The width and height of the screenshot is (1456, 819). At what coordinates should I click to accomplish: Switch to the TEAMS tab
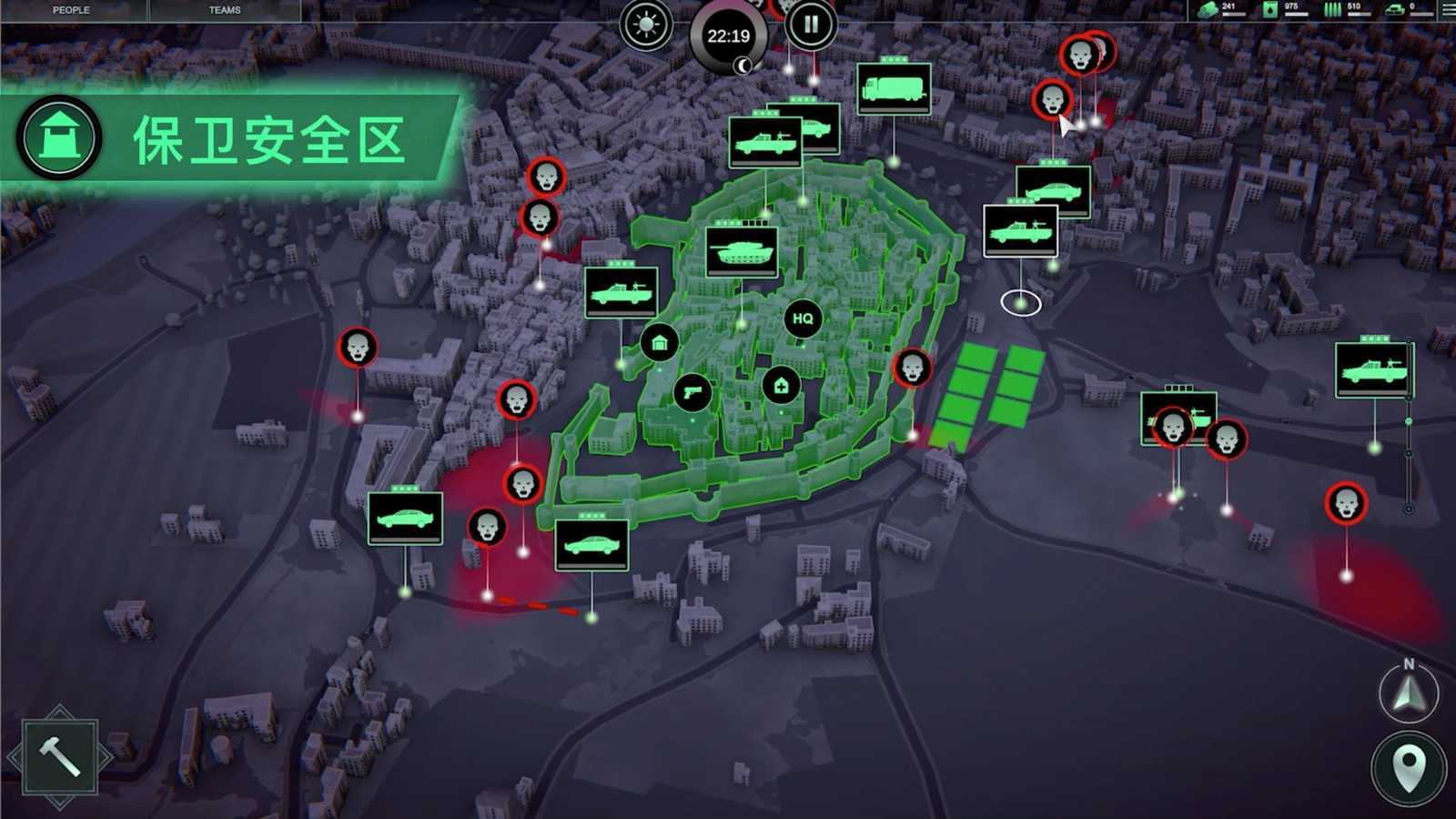223,10
